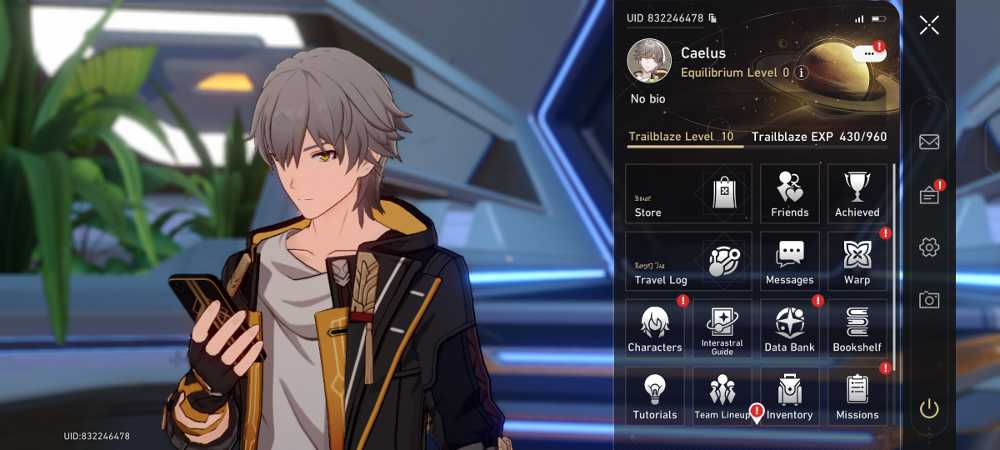The image size is (1000, 450).
Task: Launch the Interastral Guide
Action: pos(722,328)
